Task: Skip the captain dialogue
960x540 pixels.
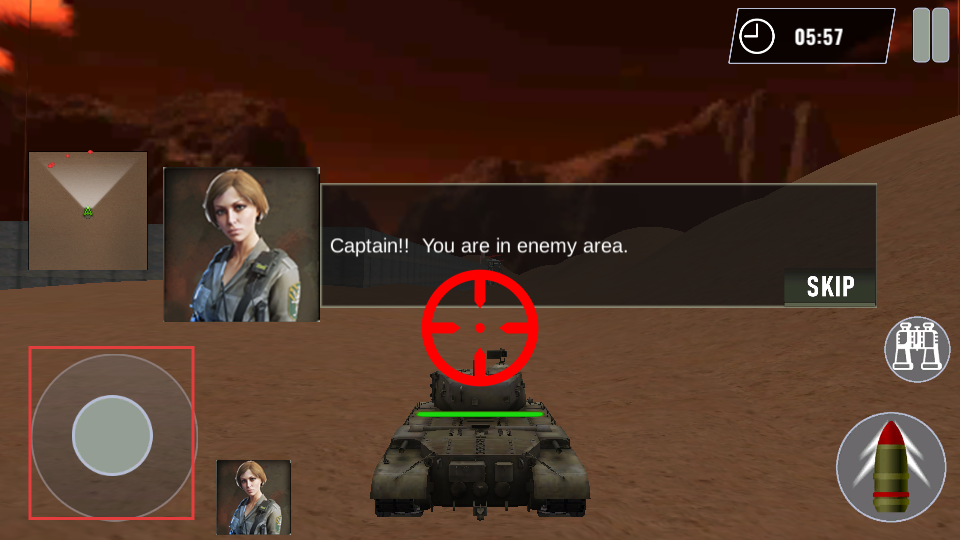Action: [830, 288]
